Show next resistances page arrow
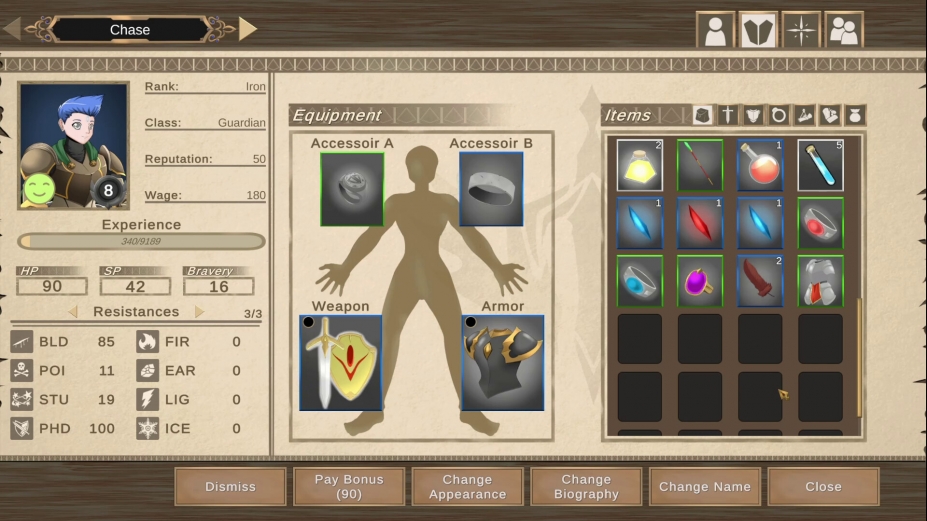The width and height of the screenshot is (927, 521). tap(200, 312)
